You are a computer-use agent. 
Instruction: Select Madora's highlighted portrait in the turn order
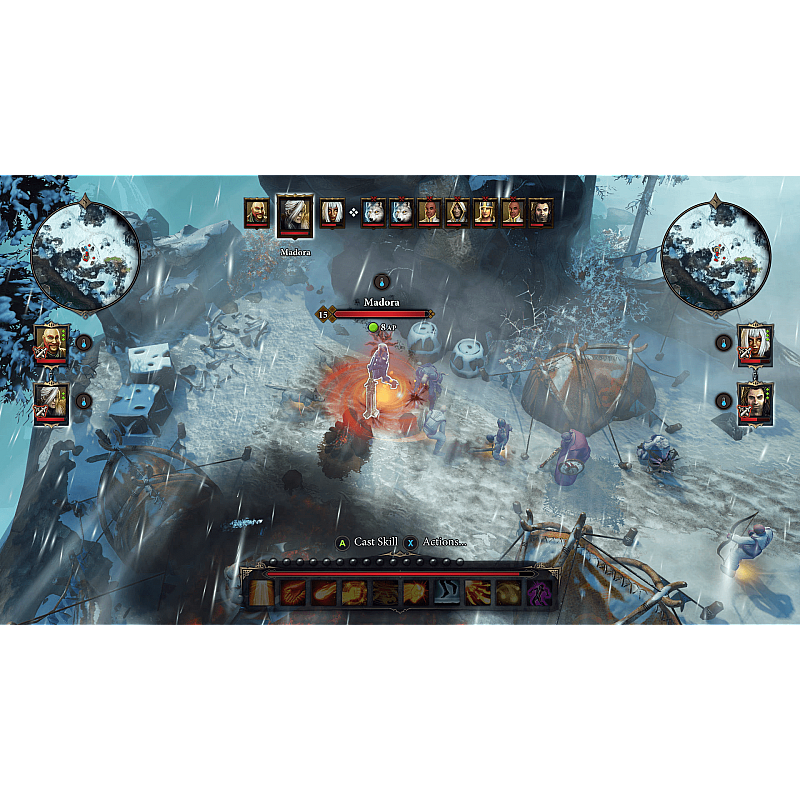[x=295, y=216]
